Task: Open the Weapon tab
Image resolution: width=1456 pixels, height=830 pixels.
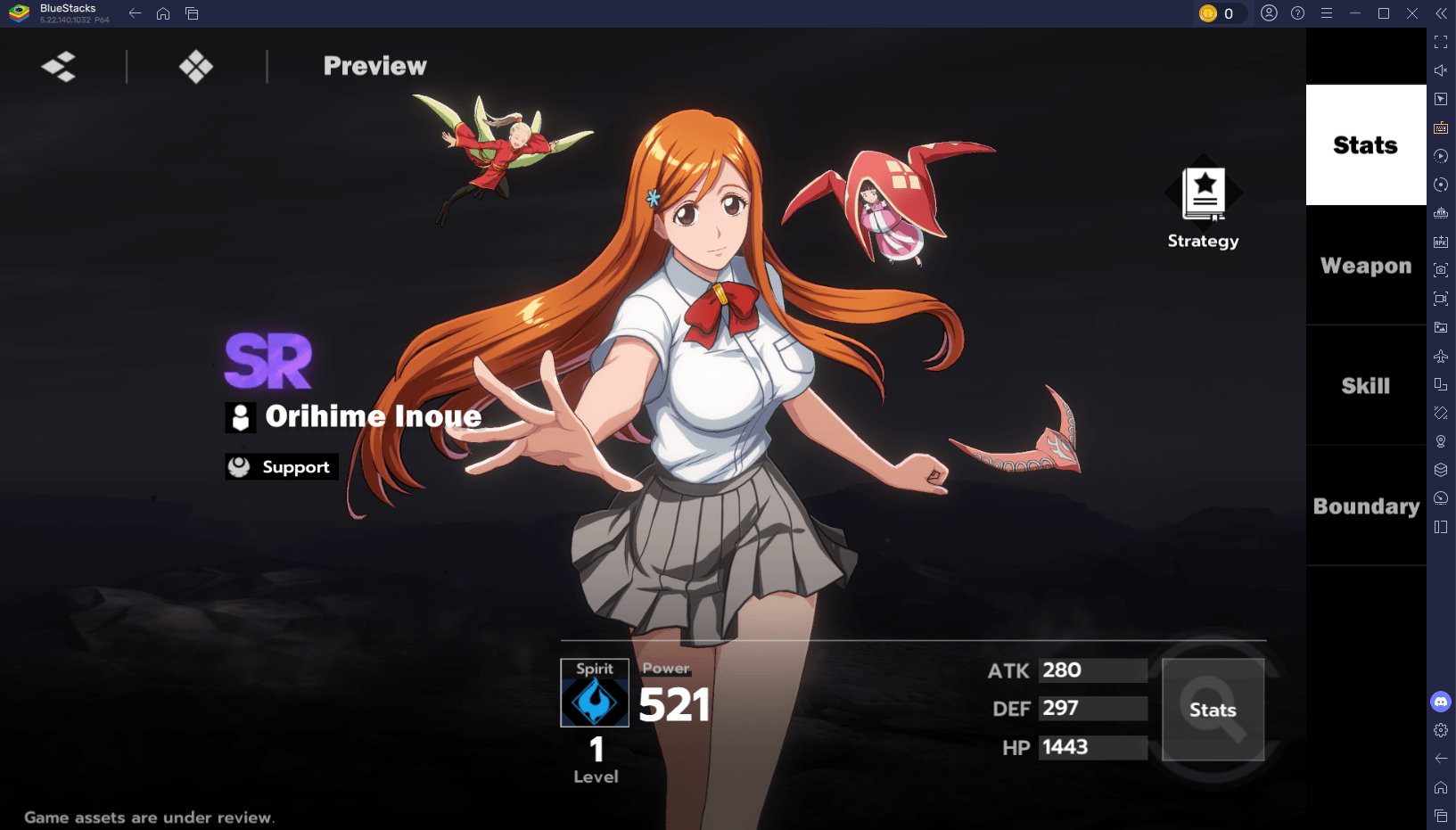Action: pyautogui.click(x=1365, y=266)
